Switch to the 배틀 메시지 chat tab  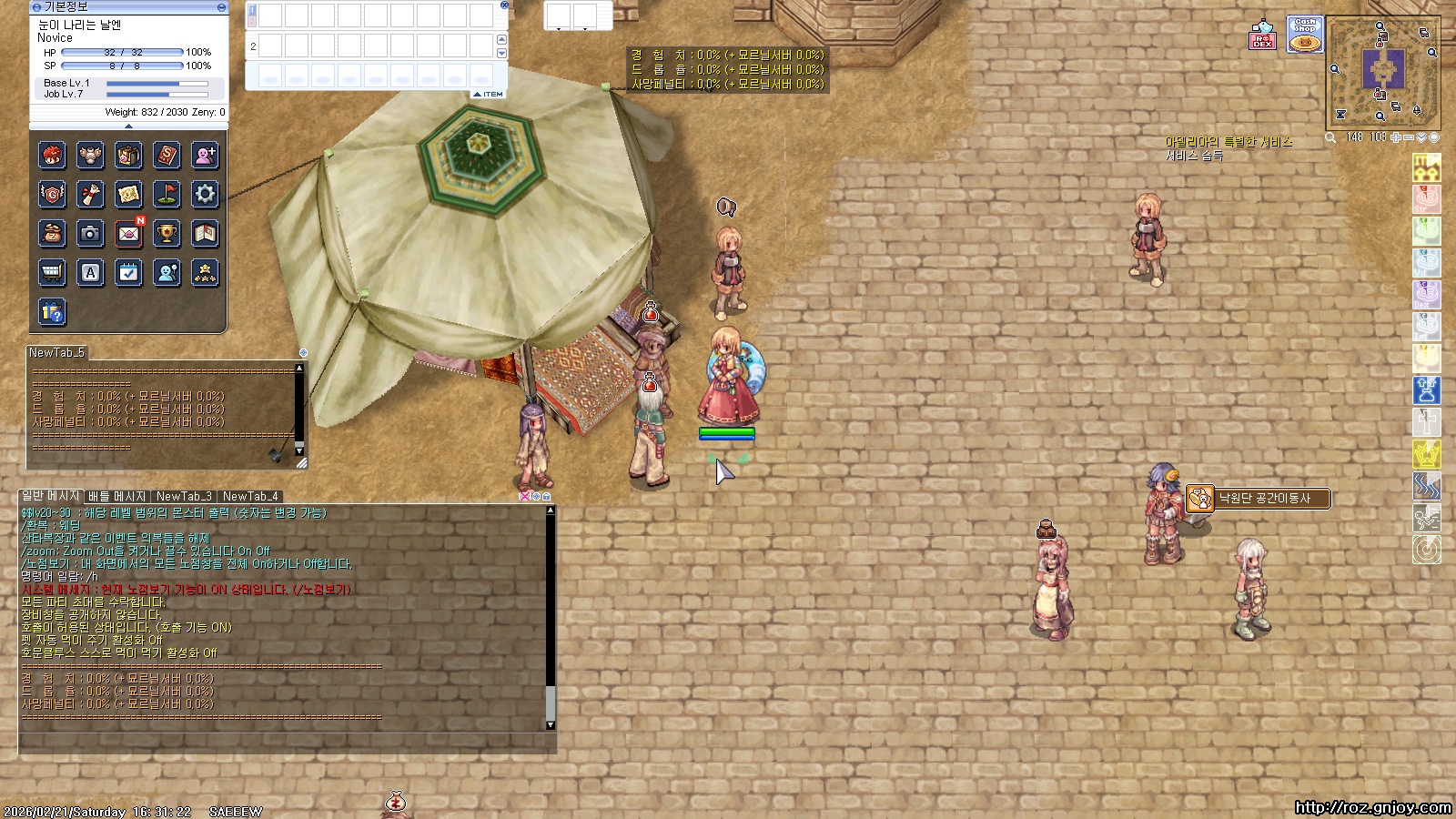click(x=116, y=497)
